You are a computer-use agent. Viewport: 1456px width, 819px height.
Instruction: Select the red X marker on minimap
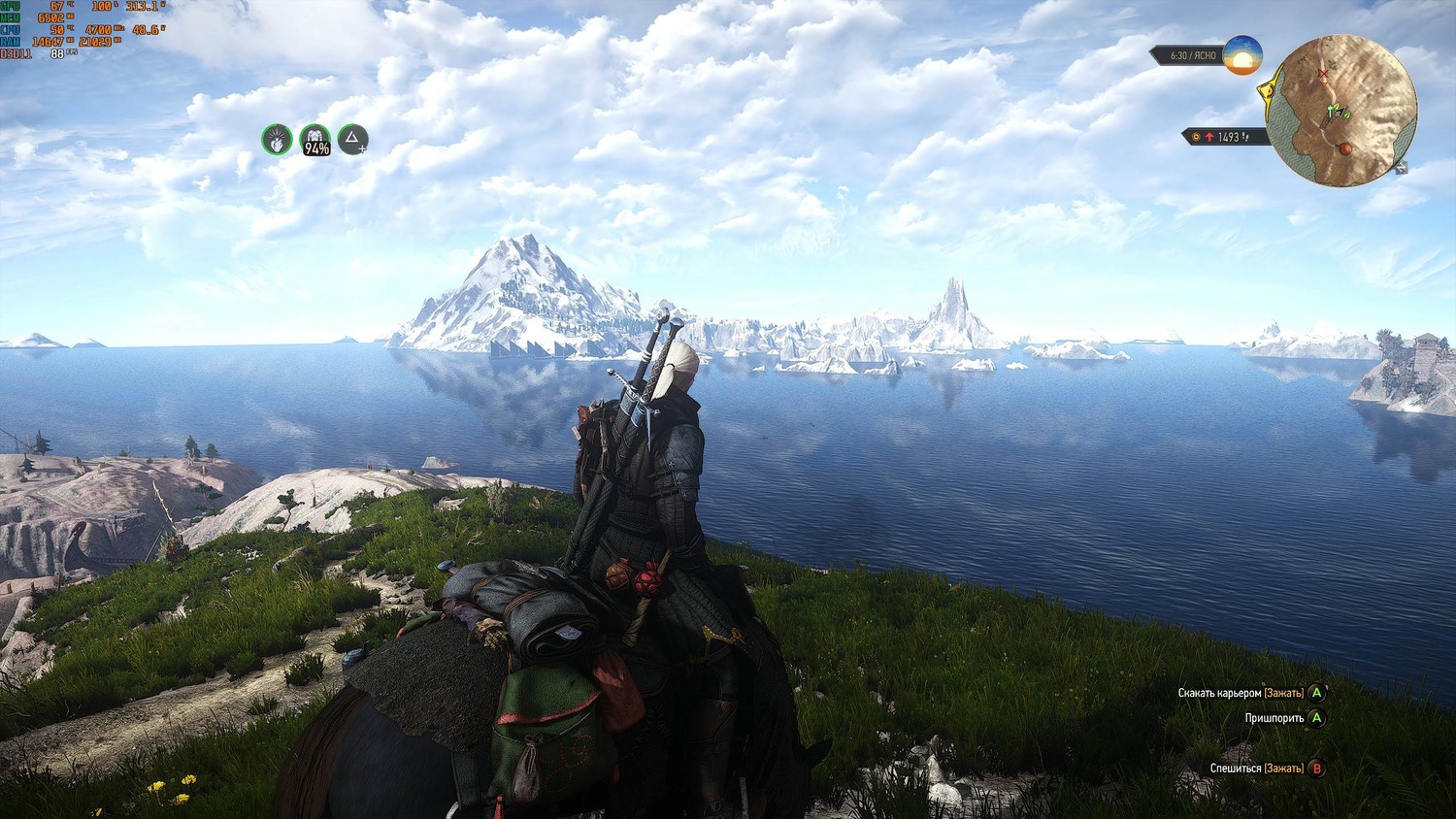tap(1323, 75)
